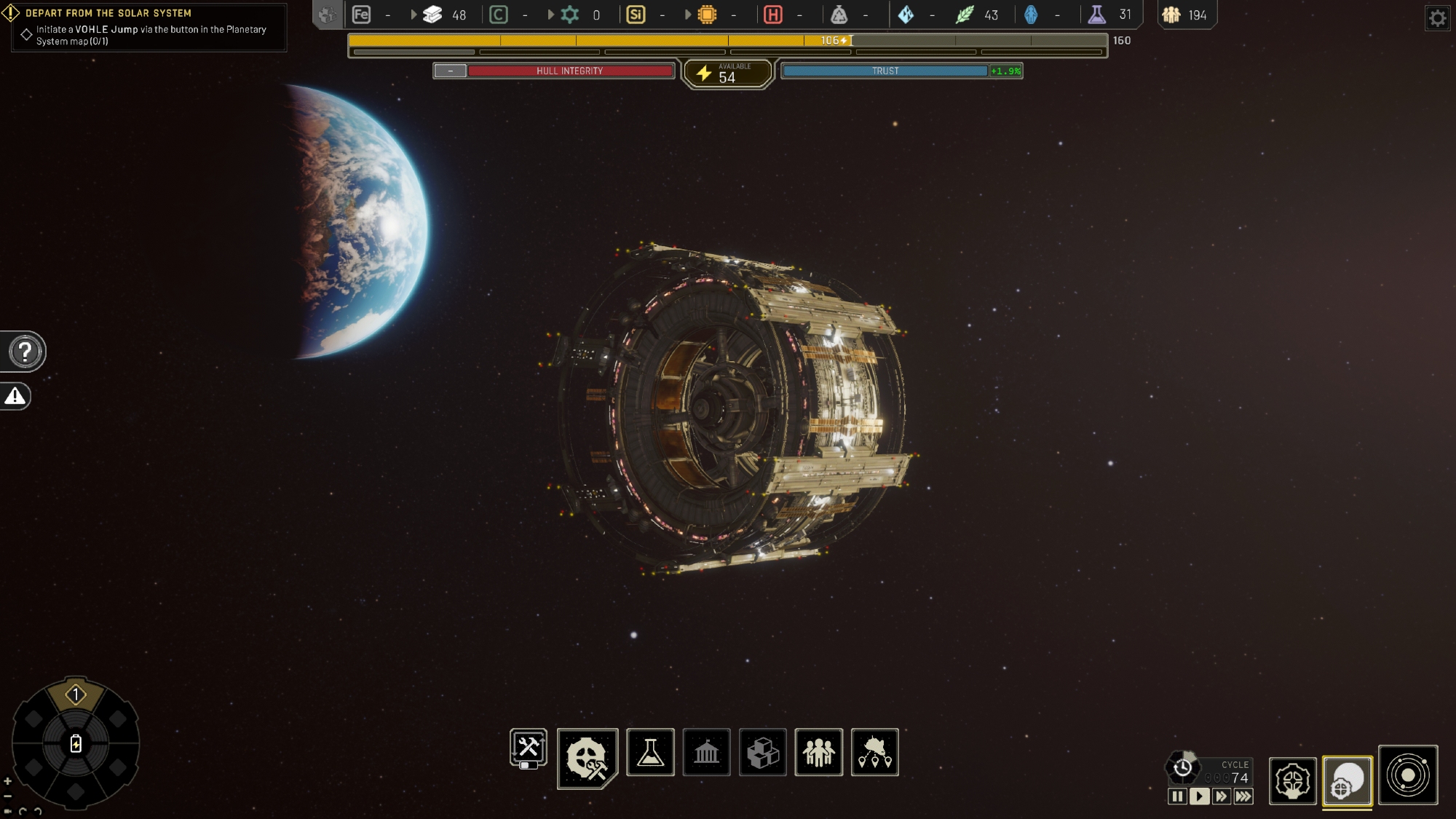Open the ship with map pins menu
The height and width of the screenshot is (819, 1456).
click(x=874, y=752)
